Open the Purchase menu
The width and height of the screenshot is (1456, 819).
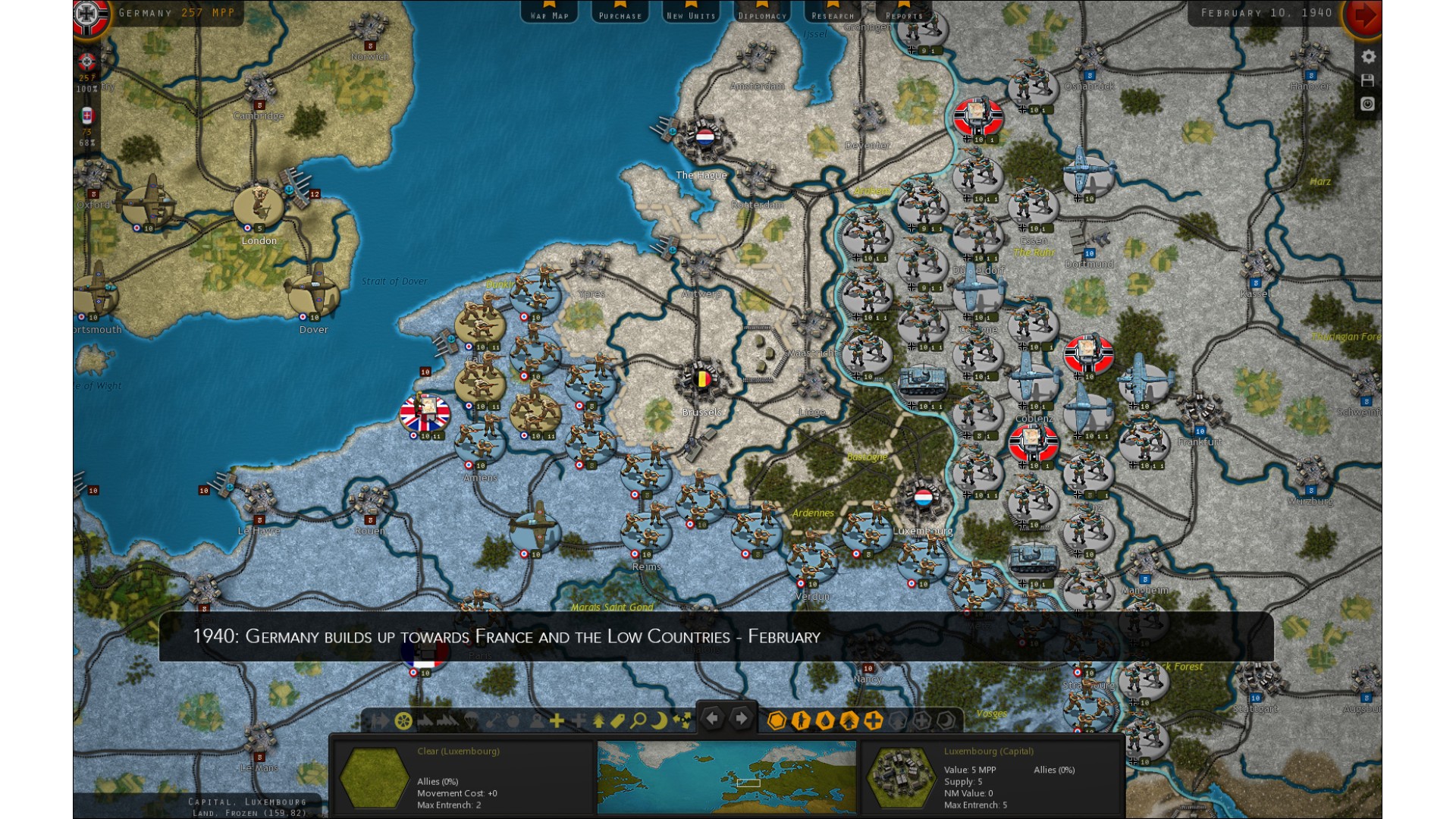[620, 13]
